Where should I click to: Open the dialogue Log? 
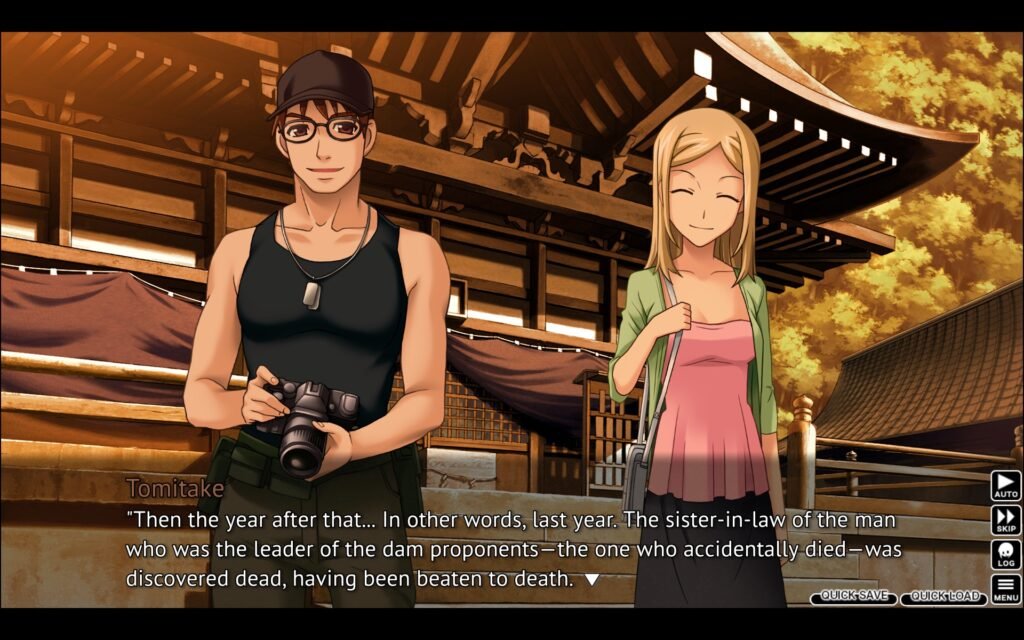1005,554
